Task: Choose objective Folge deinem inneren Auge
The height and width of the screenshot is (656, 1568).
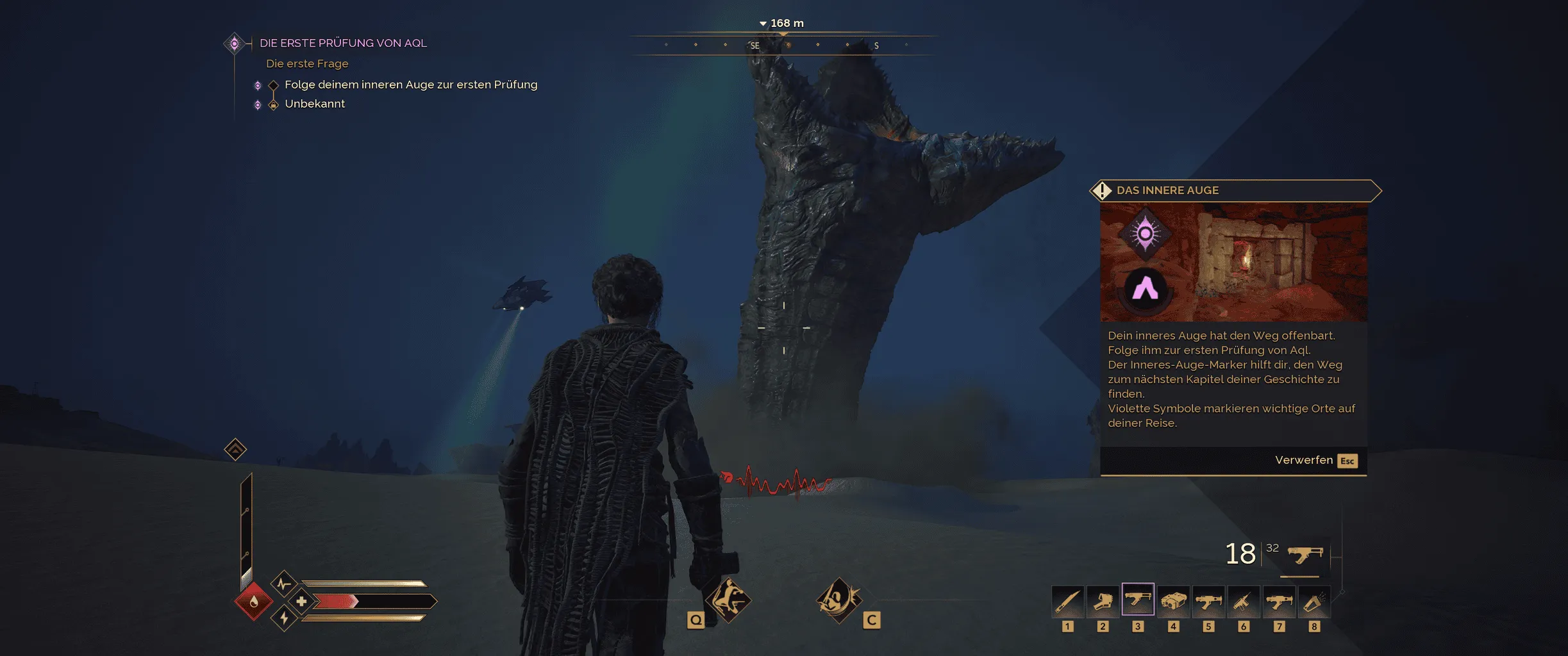Action: [410, 85]
